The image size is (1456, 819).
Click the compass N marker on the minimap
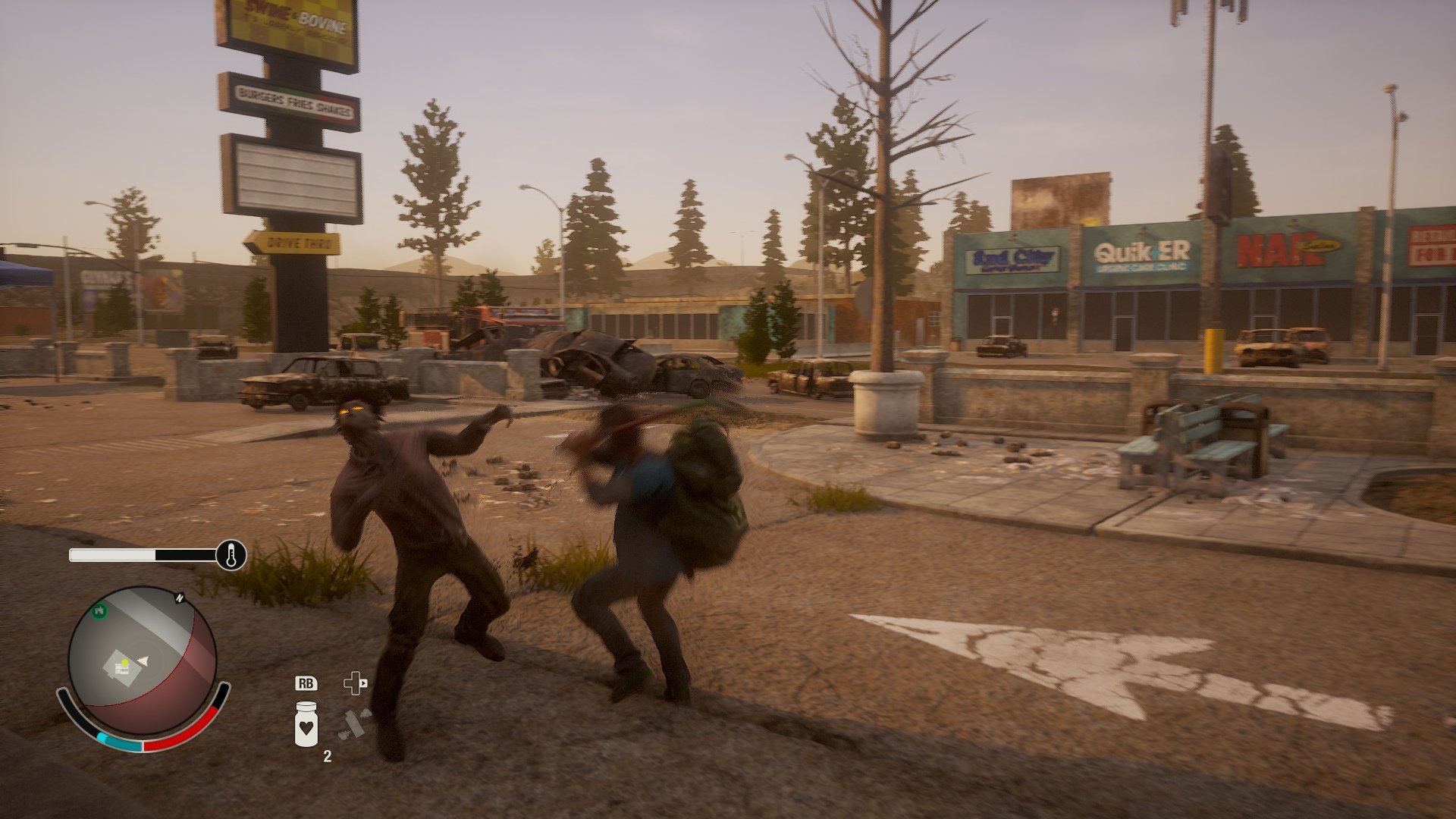pyautogui.click(x=180, y=598)
